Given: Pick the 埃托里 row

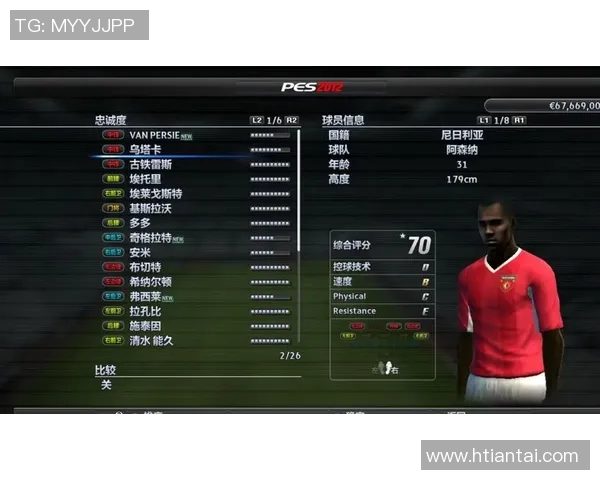Looking at the screenshot, I should tap(146, 178).
